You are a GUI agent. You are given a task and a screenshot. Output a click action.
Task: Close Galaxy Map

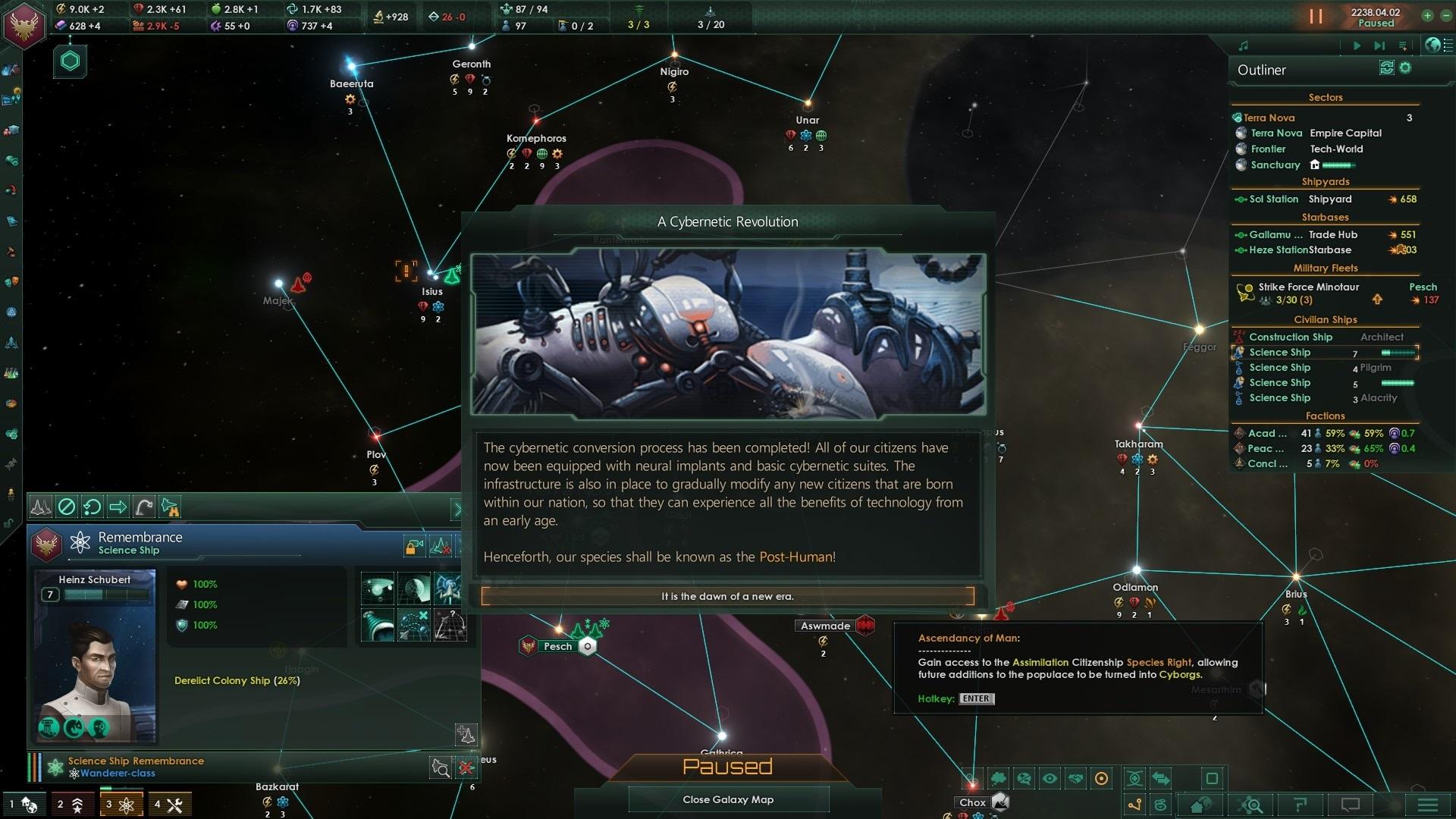[x=727, y=799]
